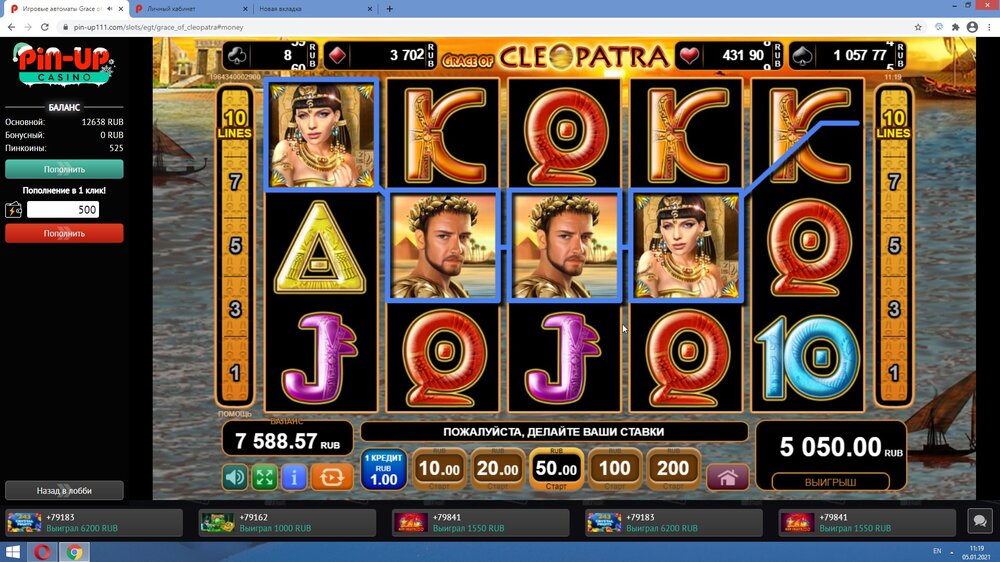Select the 100 bet button
1000x562 pixels.
point(615,469)
